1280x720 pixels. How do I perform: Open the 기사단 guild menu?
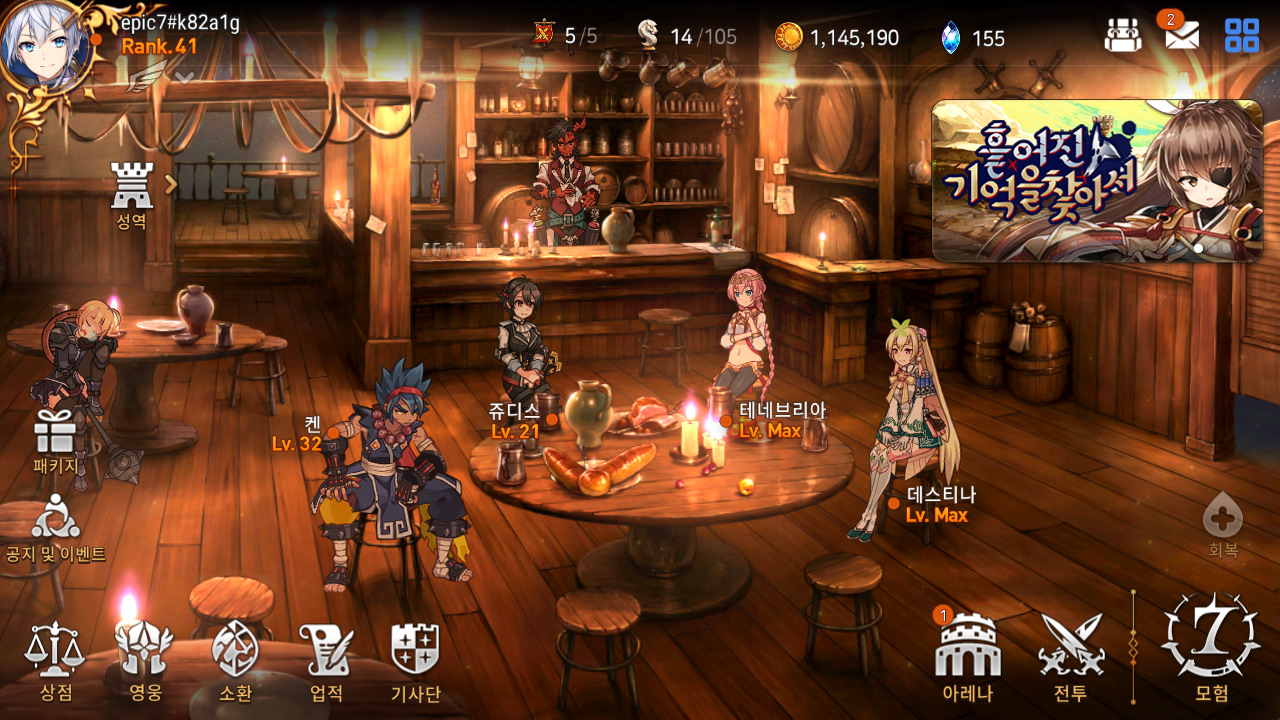[x=415, y=658]
